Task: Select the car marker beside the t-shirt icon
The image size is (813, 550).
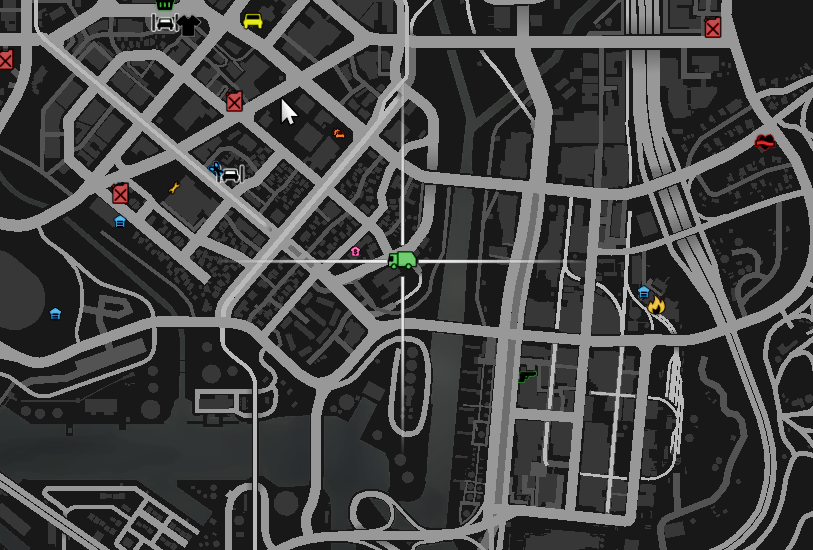Action: [x=165, y=22]
